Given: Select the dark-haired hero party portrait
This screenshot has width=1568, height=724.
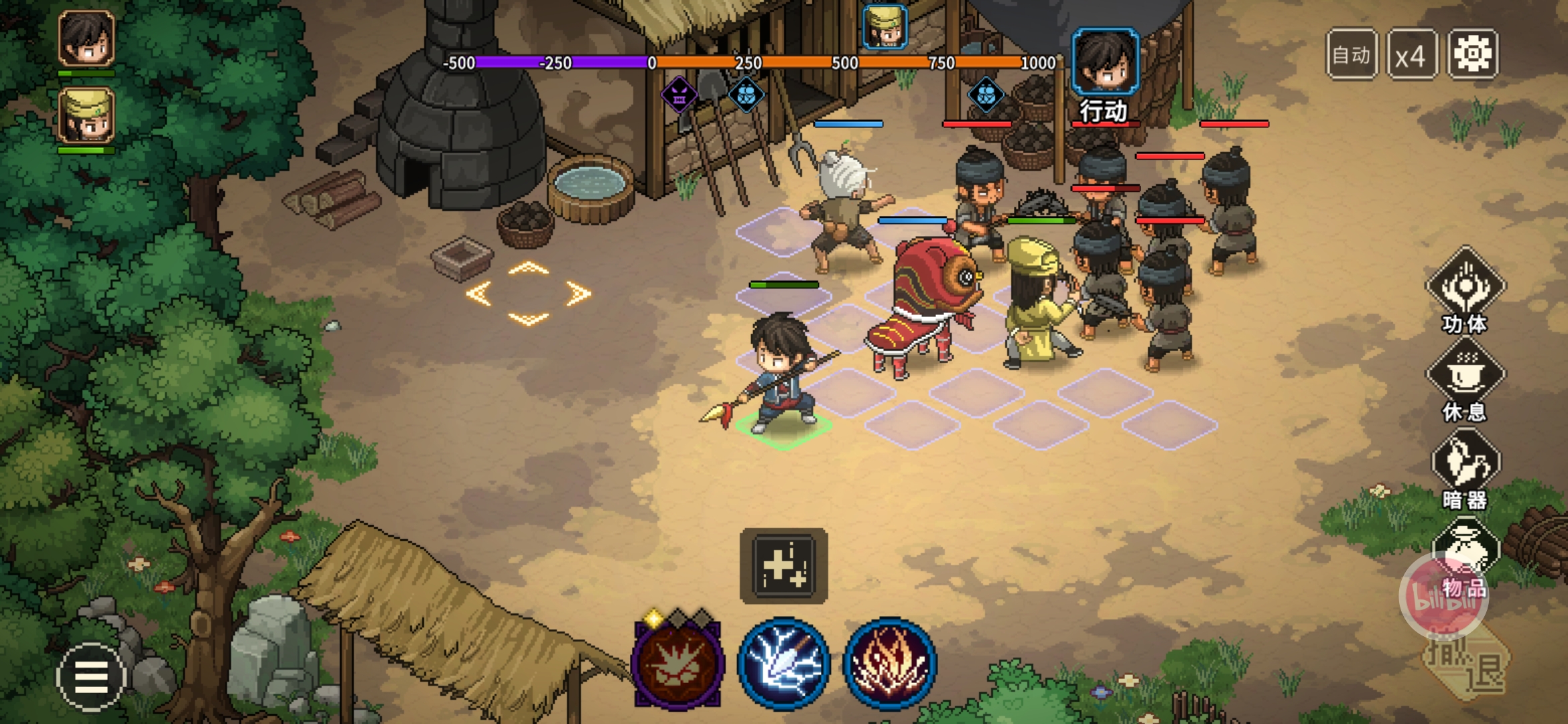Looking at the screenshot, I should [86, 39].
